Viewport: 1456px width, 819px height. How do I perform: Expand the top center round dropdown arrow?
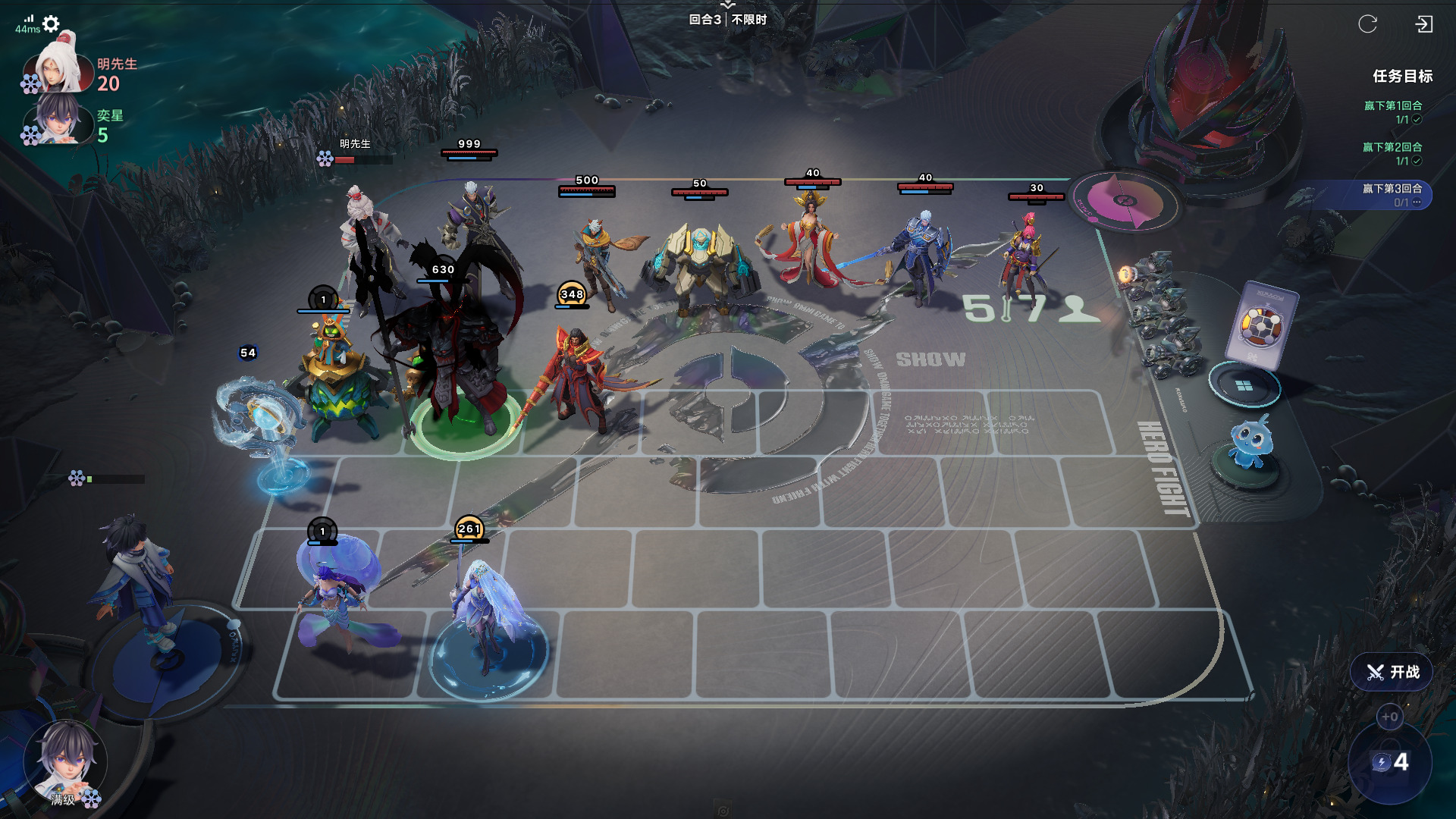click(728, 5)
